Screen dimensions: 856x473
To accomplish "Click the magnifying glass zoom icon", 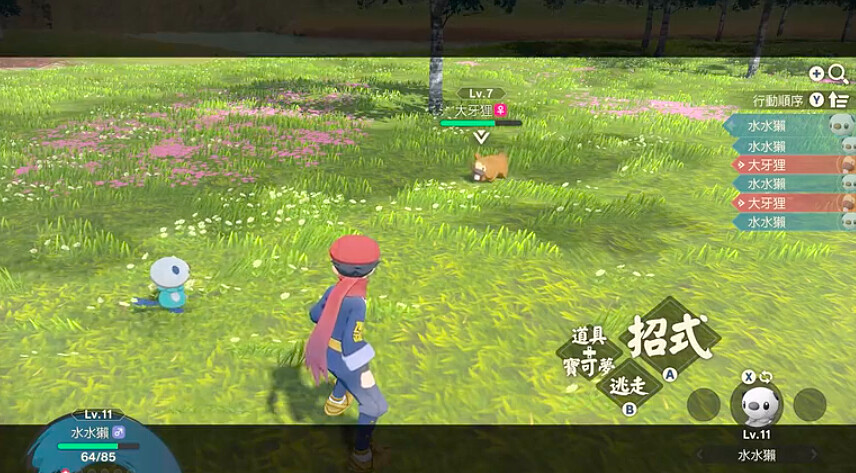I will click(x=838, y=74).
